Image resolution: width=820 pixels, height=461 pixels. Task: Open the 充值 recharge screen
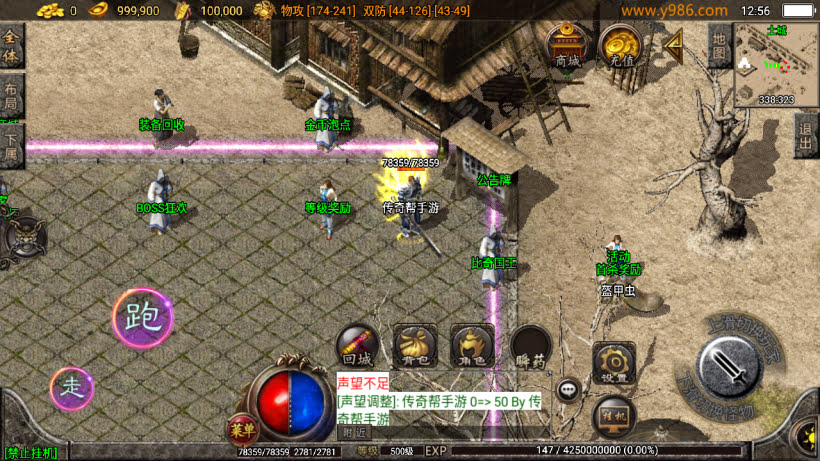point(620,46)
